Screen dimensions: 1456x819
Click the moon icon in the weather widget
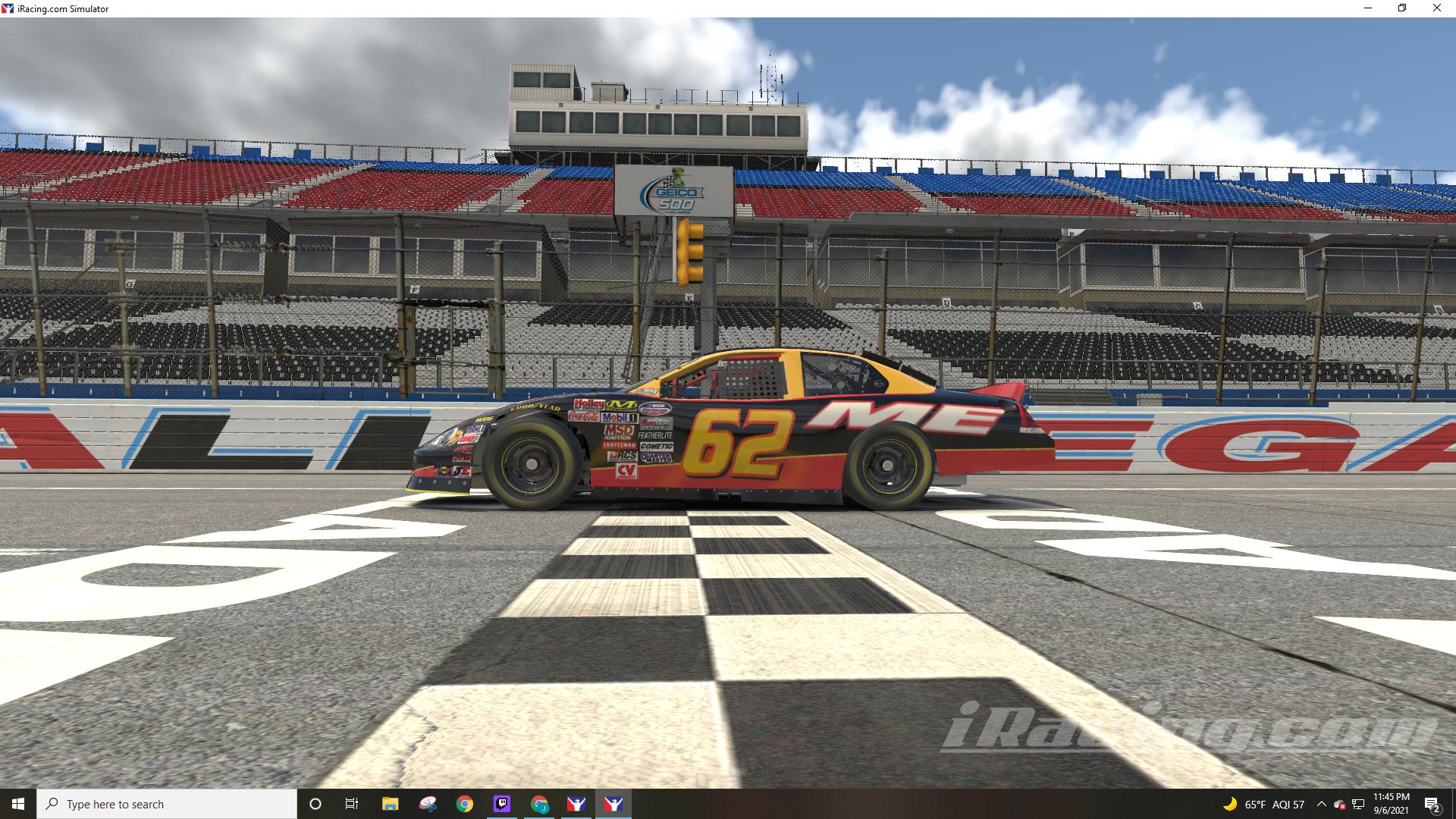(x=1230, y=804)
